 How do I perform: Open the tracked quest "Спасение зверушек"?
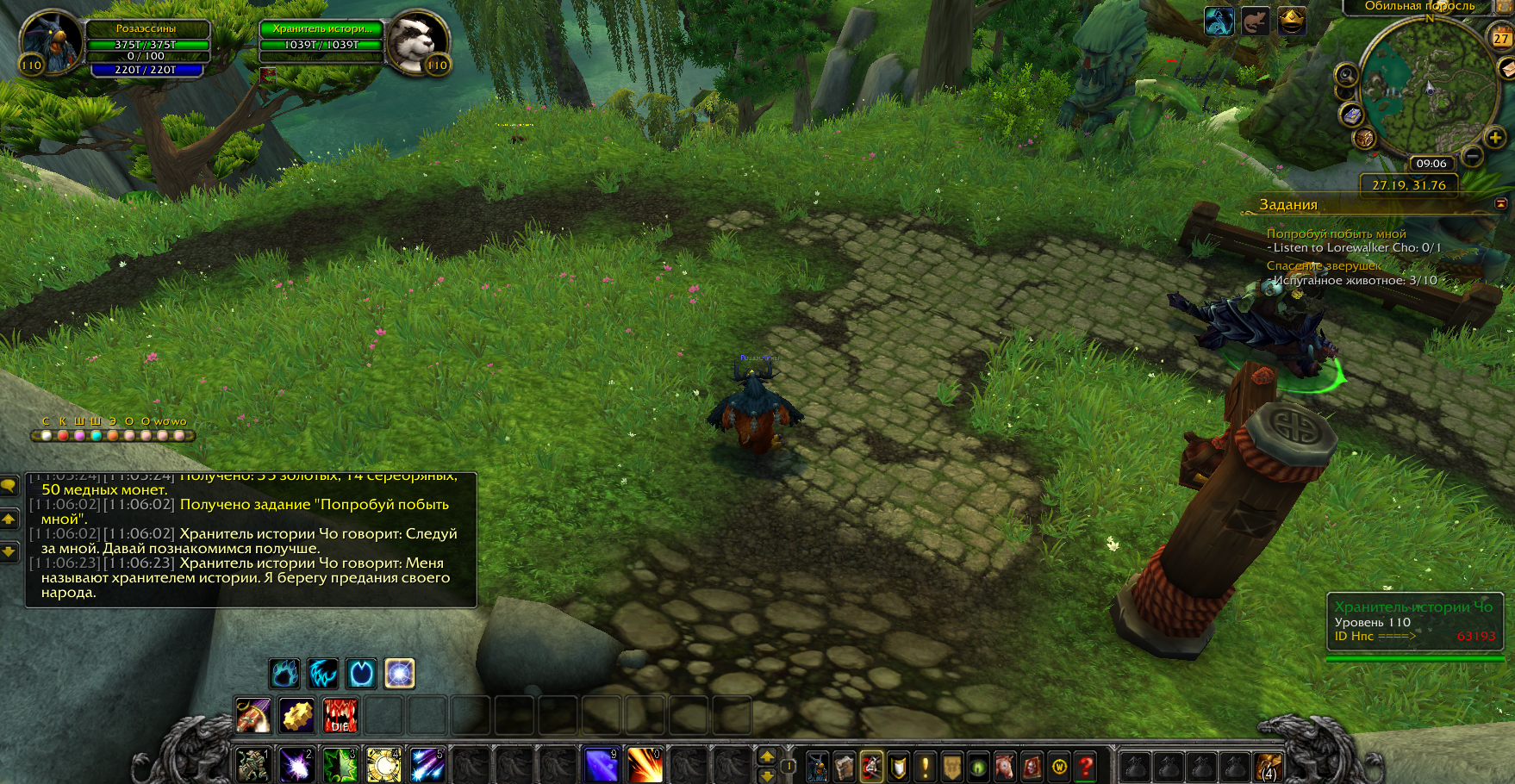pyautogui.click(x=1324, y=265)
